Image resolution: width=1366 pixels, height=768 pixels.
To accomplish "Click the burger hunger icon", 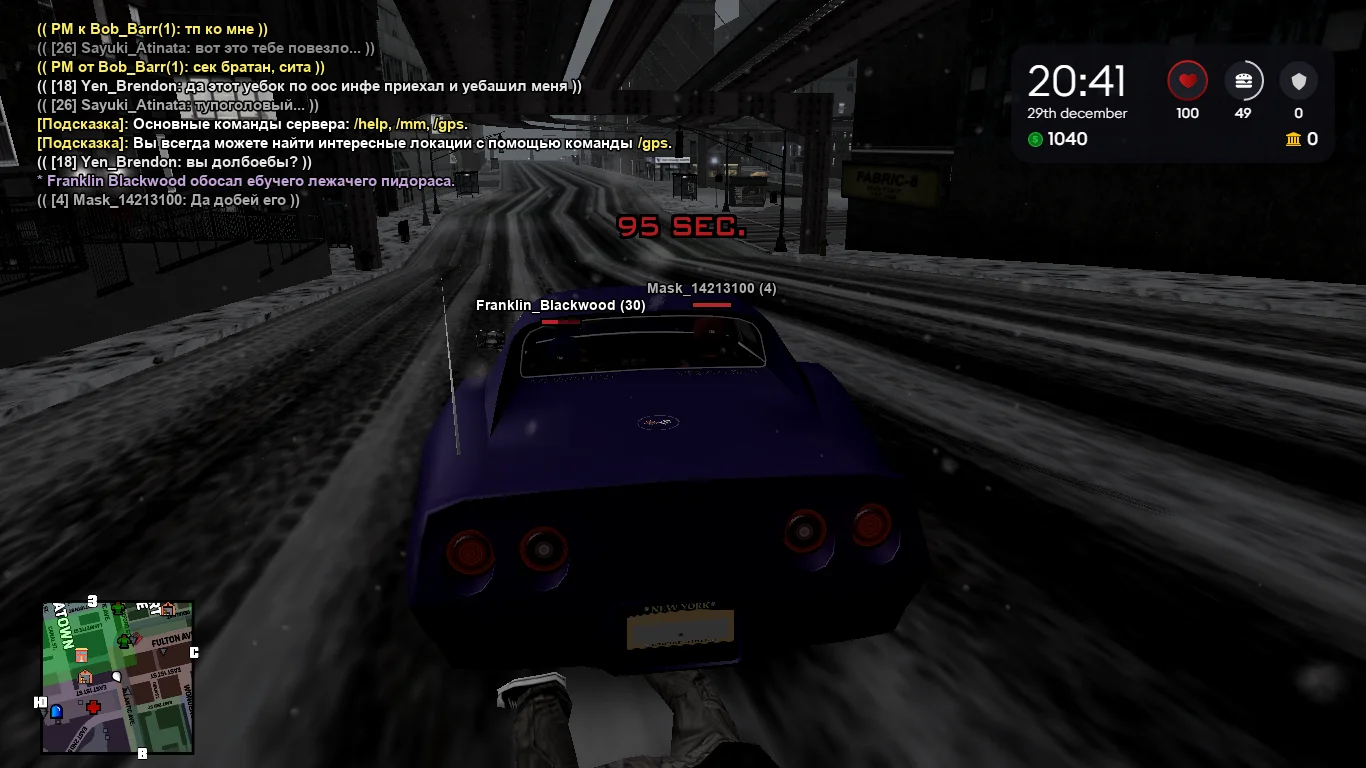I will (x=1243, y=81).
